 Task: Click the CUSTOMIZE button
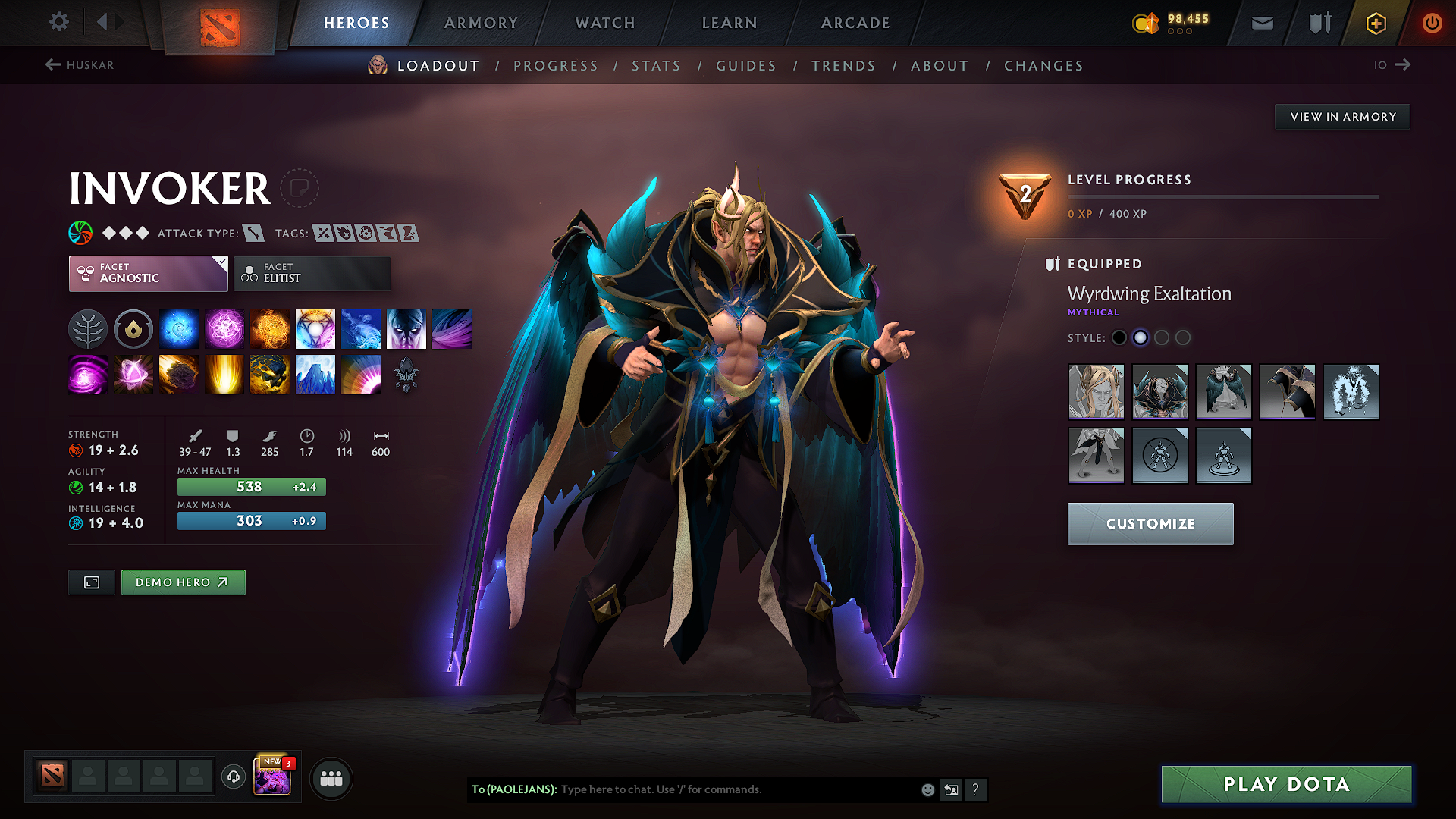coord(1150,523)
